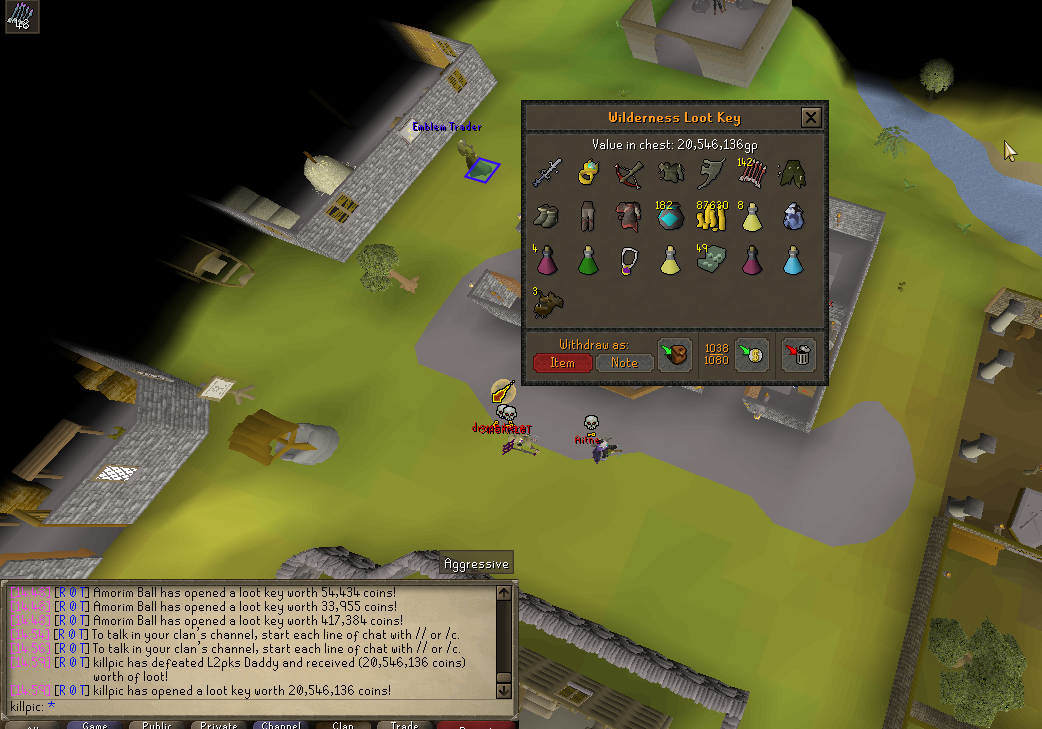Switch to the Private chat tab
This screenshot has width=1042, height=729.
(x=219, y=724)
